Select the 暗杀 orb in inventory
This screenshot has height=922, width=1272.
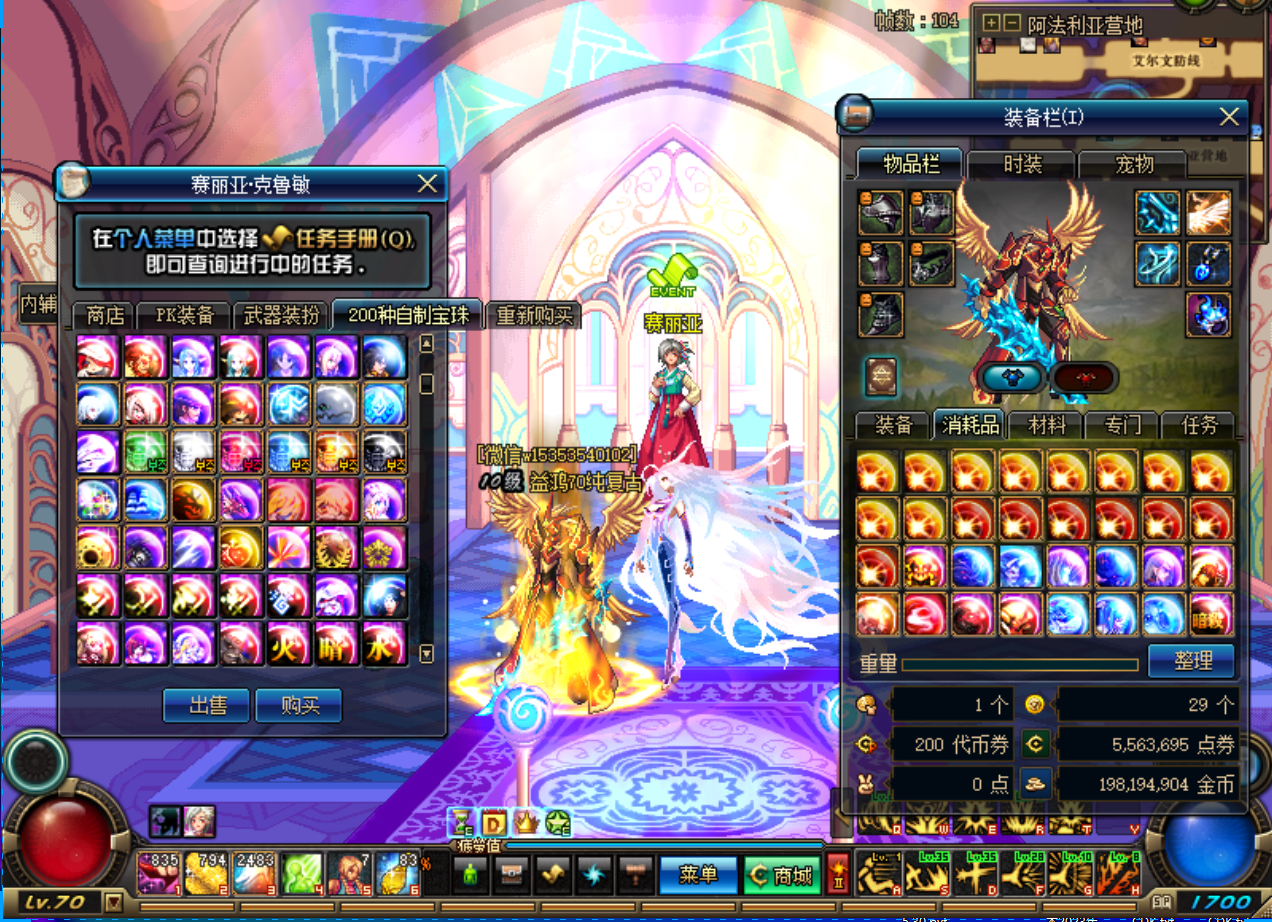click(1211, 615)
